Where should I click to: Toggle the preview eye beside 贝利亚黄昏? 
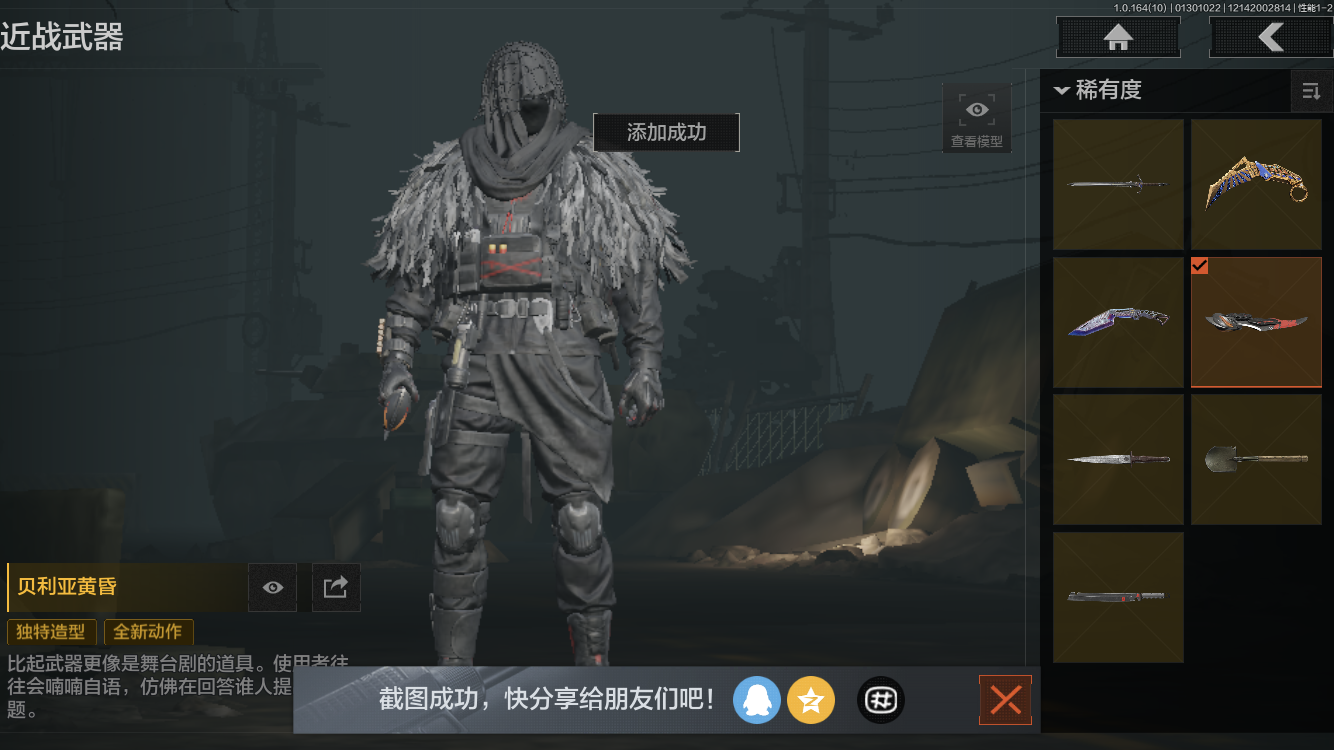coord(272,587)
